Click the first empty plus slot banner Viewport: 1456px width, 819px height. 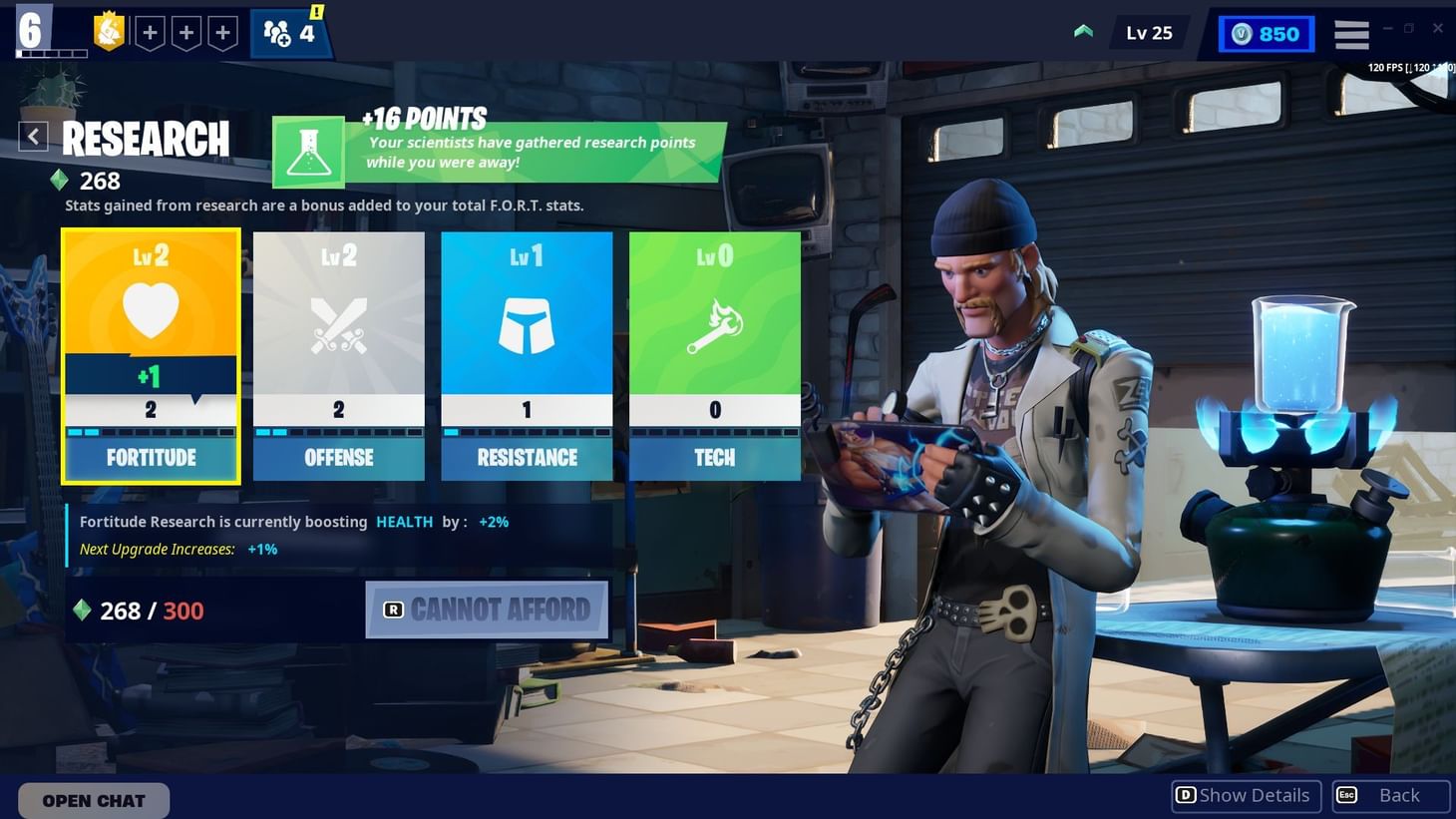pos(150,31)
